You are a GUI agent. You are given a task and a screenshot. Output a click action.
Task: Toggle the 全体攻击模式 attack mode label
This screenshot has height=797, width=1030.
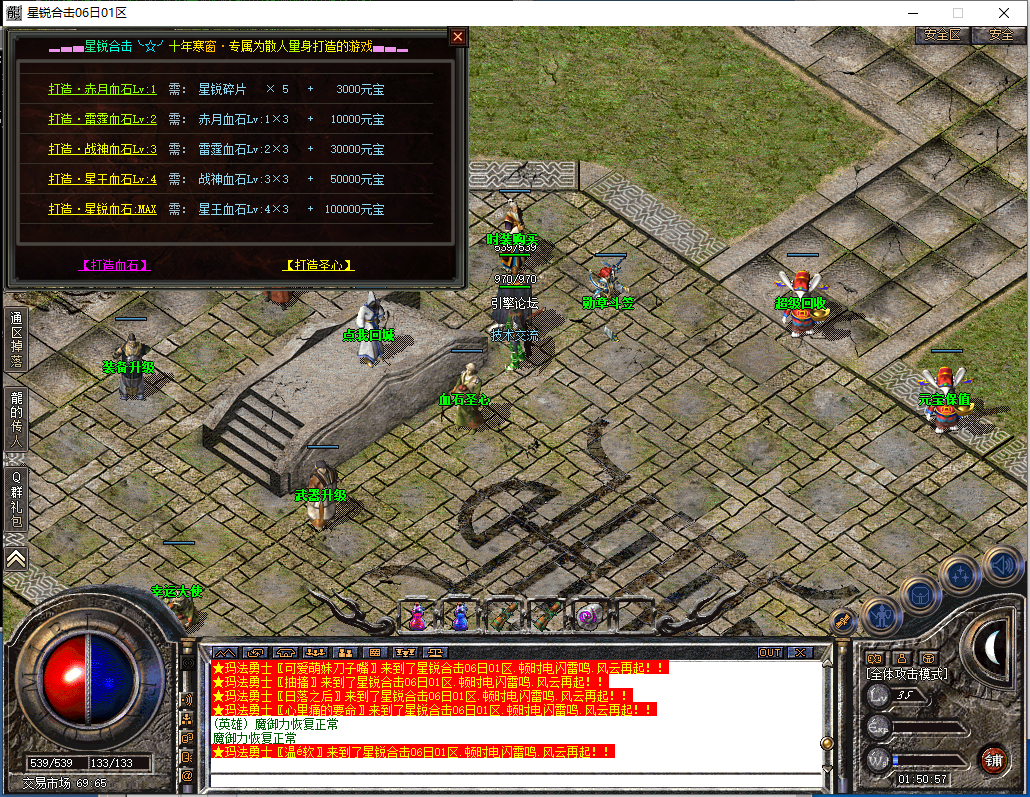[907, 674]
